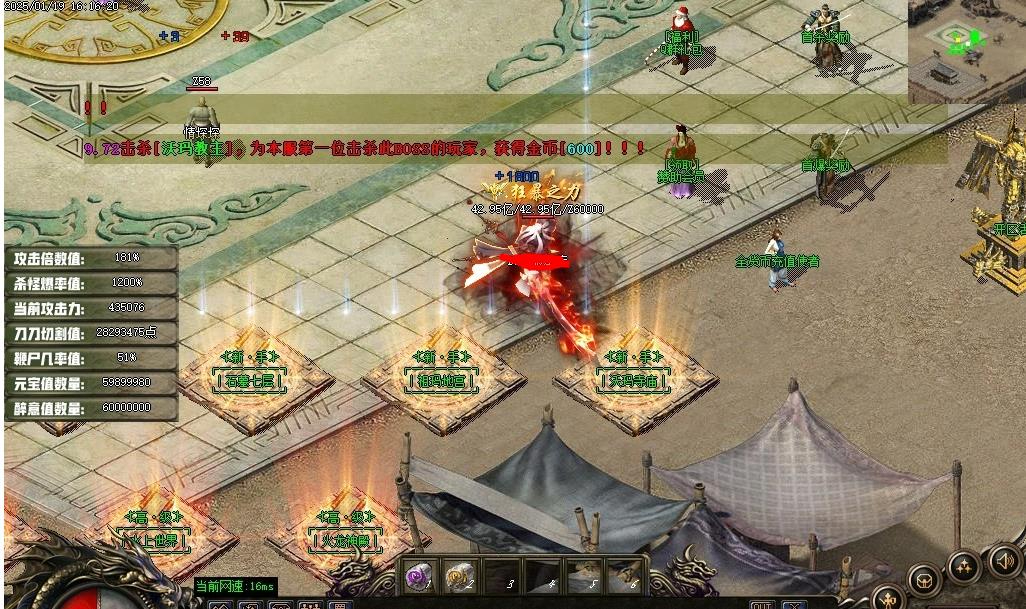The width and height of the screenshot is (1026, 609).
Task: Toggle sound with the round speaker button
Action: pyautogui.click(x=1003, y=559)
